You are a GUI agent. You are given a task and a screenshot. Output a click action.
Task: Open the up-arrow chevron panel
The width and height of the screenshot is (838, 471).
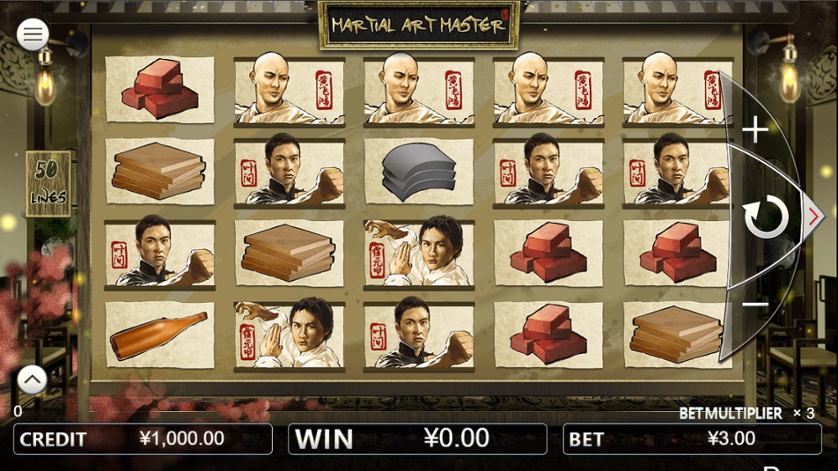[32, 380]
